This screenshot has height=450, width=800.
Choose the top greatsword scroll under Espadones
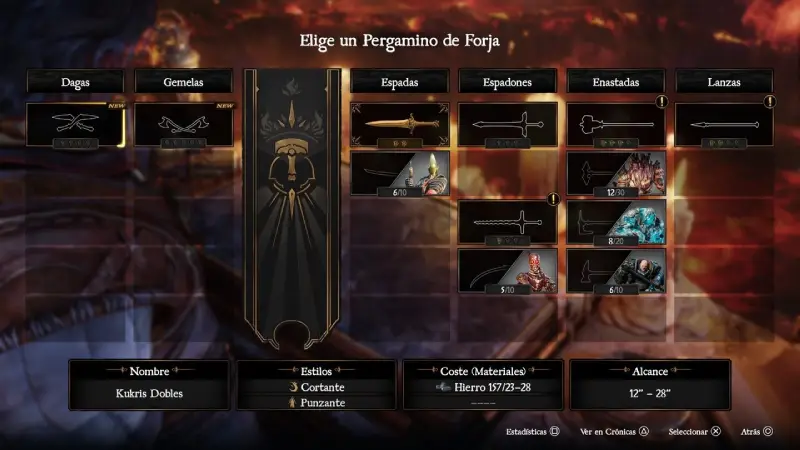(x=508, y=125)
